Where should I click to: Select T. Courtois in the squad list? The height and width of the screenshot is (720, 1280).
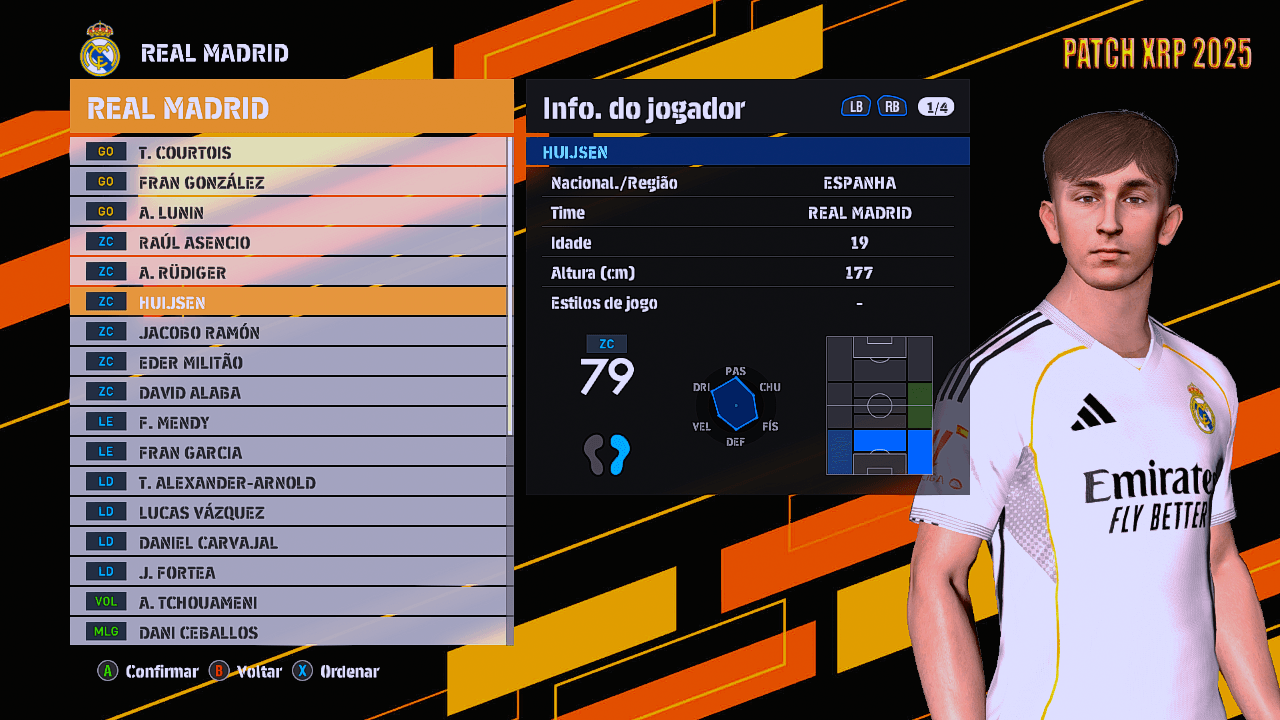coord(288,152)
